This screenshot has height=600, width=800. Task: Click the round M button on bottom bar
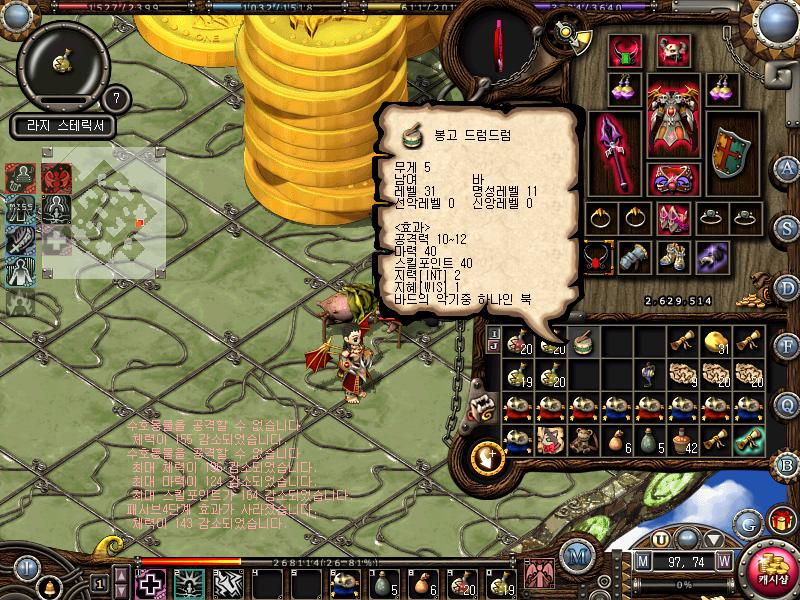(x=576, y=554)
